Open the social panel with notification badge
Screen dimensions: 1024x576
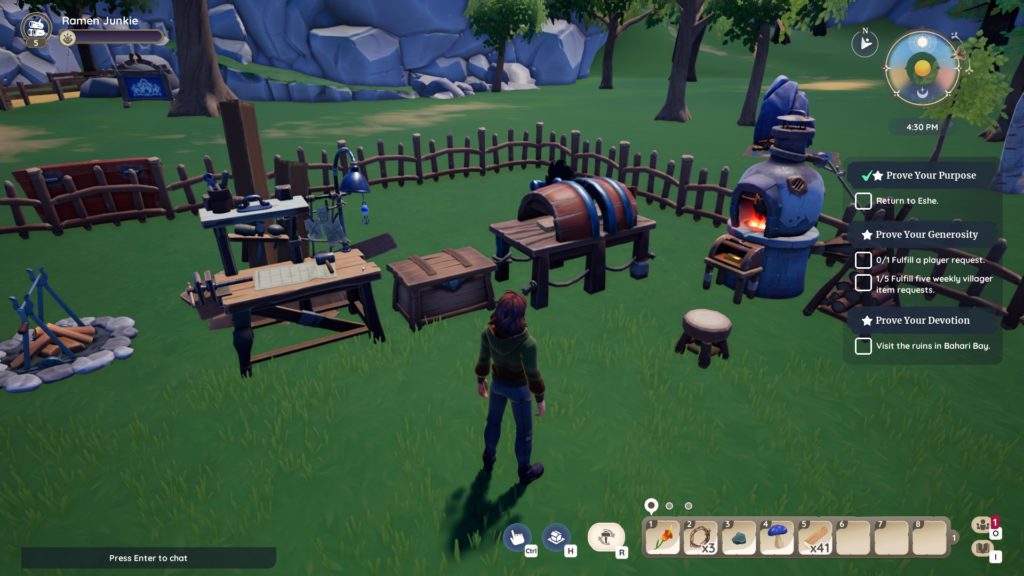pyautogui.click(x=983, y=524)
